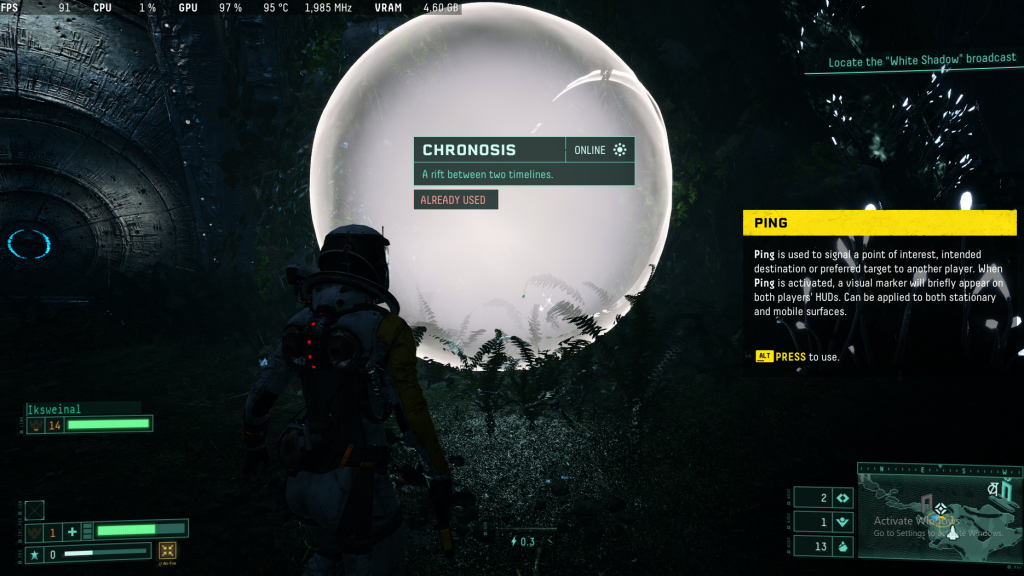Image resolution: width=1024 pixels, height=576 pixels.
Task: Select the CHRONOSIS tooltip title
Action: pyautogui.click(x=469, y=150)
